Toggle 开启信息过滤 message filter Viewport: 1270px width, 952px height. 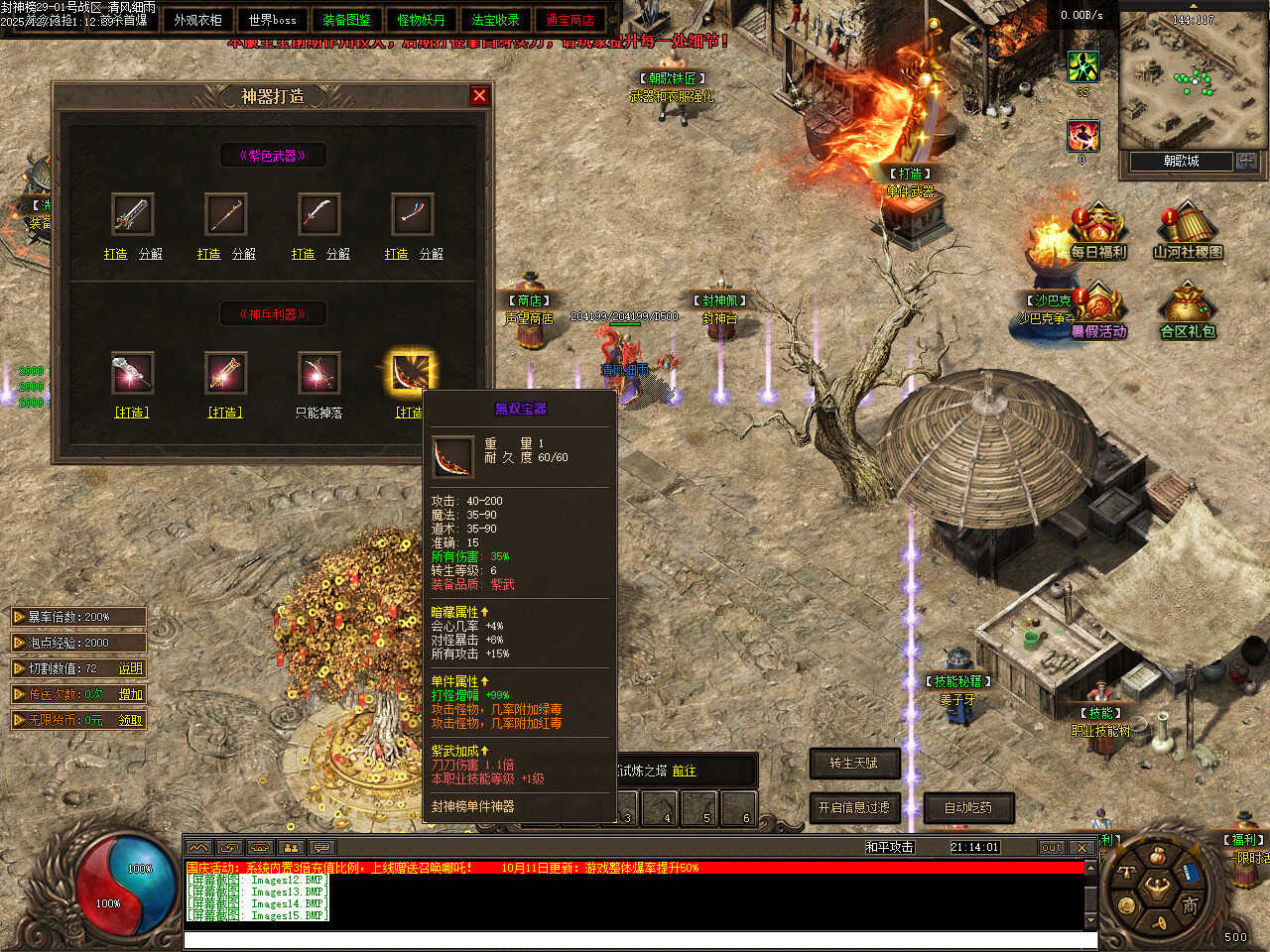point(854,807)
